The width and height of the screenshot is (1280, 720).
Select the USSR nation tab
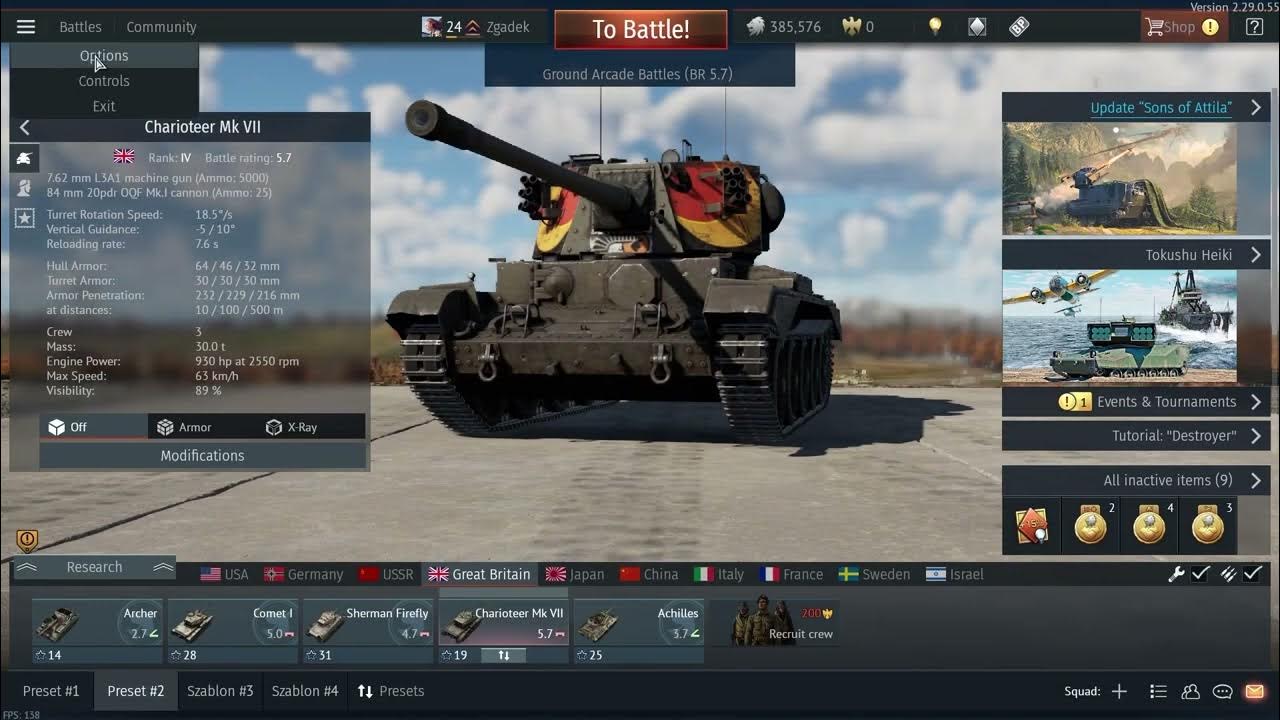coord(386,574)
